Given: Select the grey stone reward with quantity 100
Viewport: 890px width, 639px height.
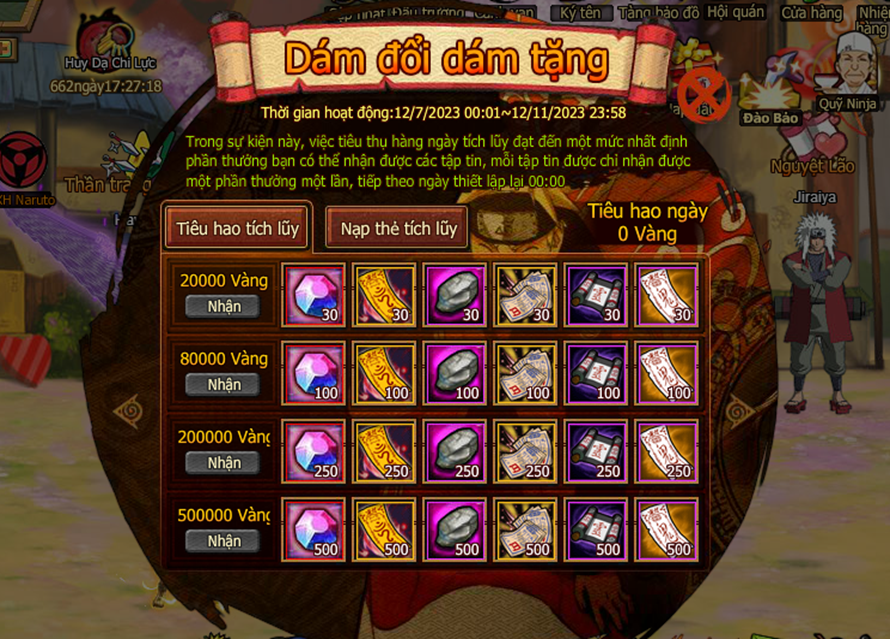Looking at the screenshot, I should pos(455,373).
